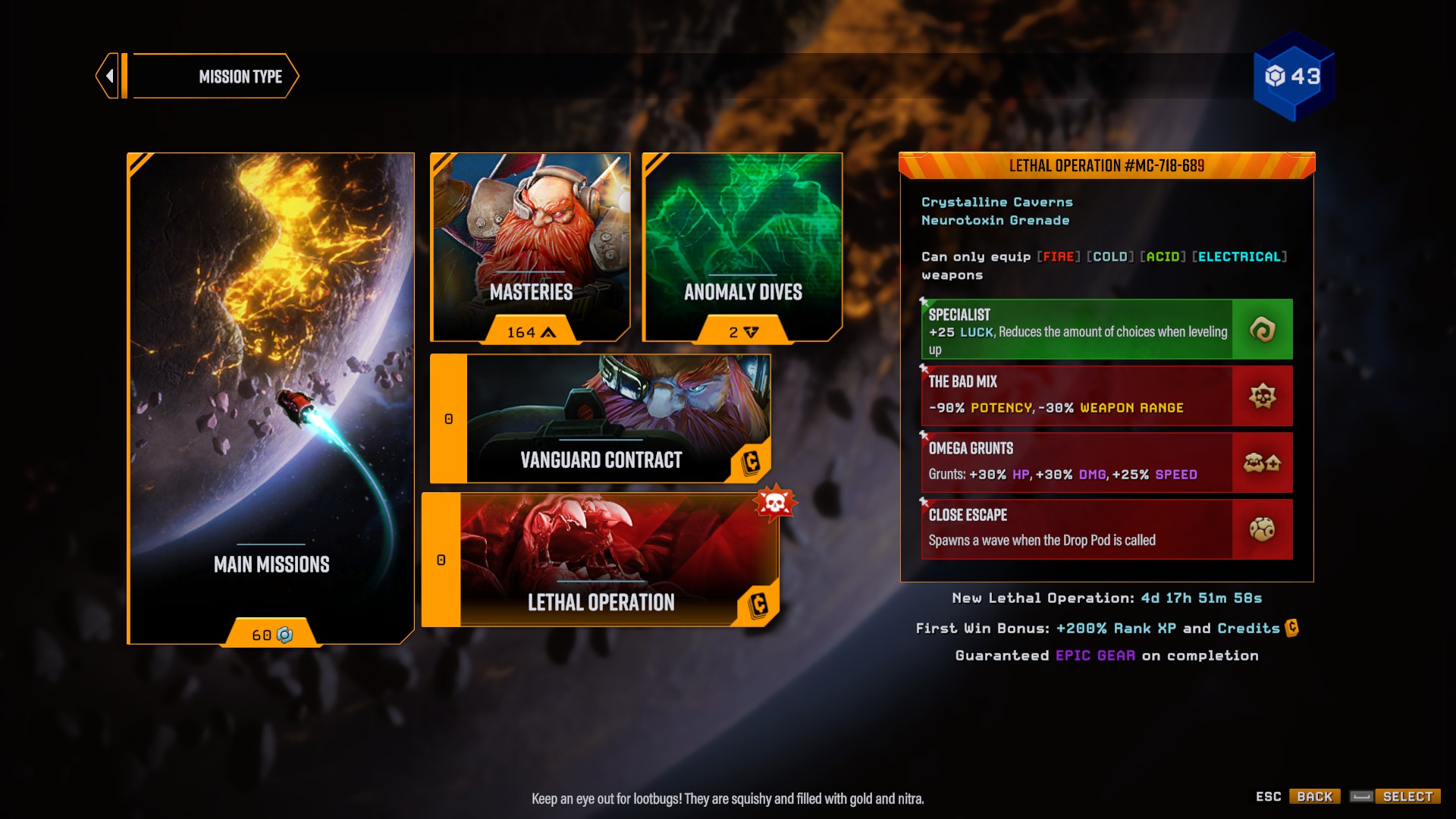Screen dimensions: 1456x819
Task: Open the Main Missions tile
Action: (x=271, y=398)
